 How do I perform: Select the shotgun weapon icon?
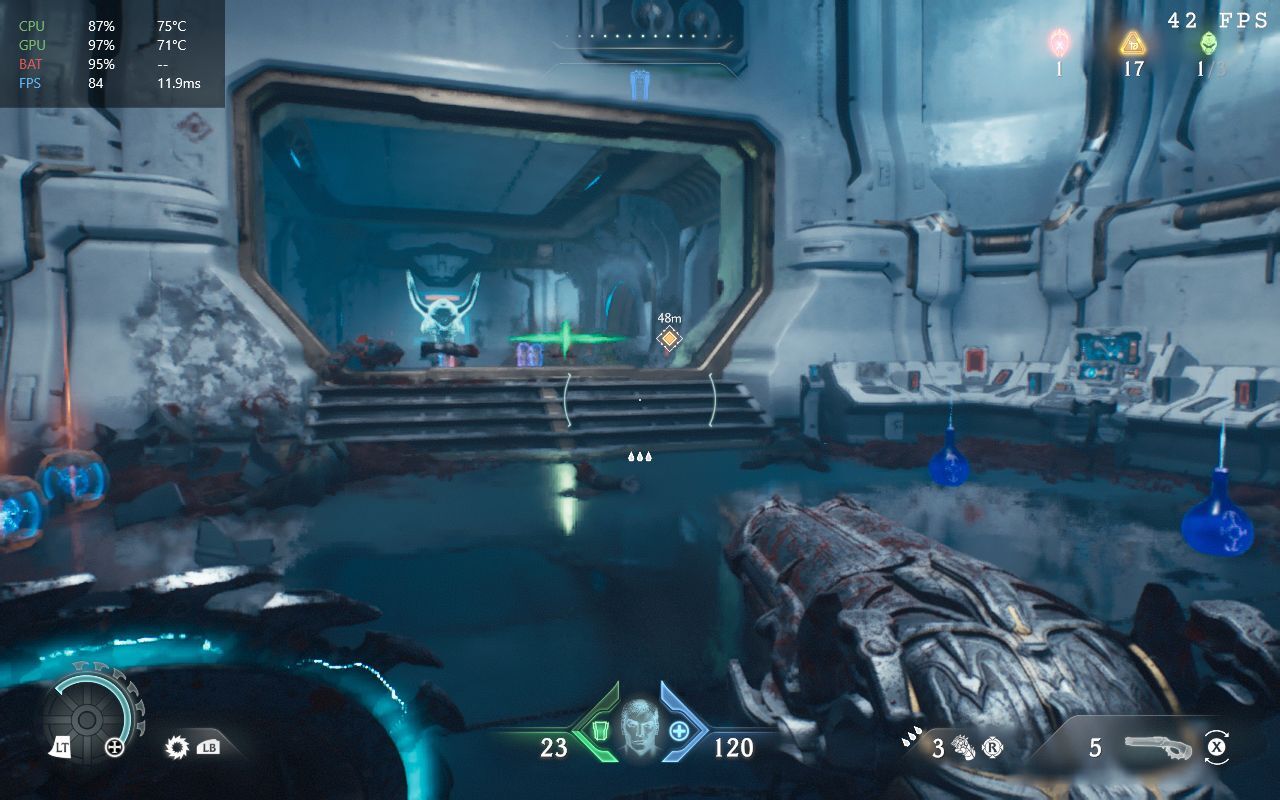[1158, 747]
